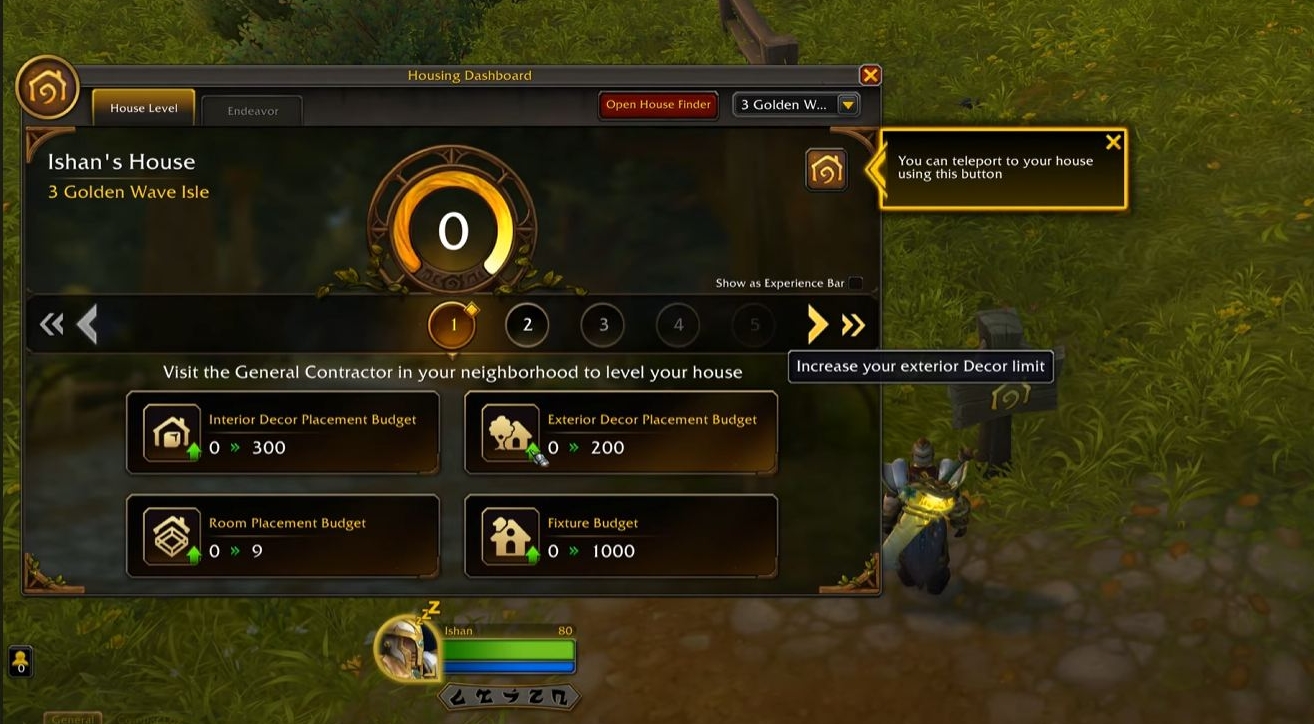Go to the next level with single arrow
Image resolution: width=1314 pixels, height=724 pixels.
pyautogui.click(x=818, y=324)
